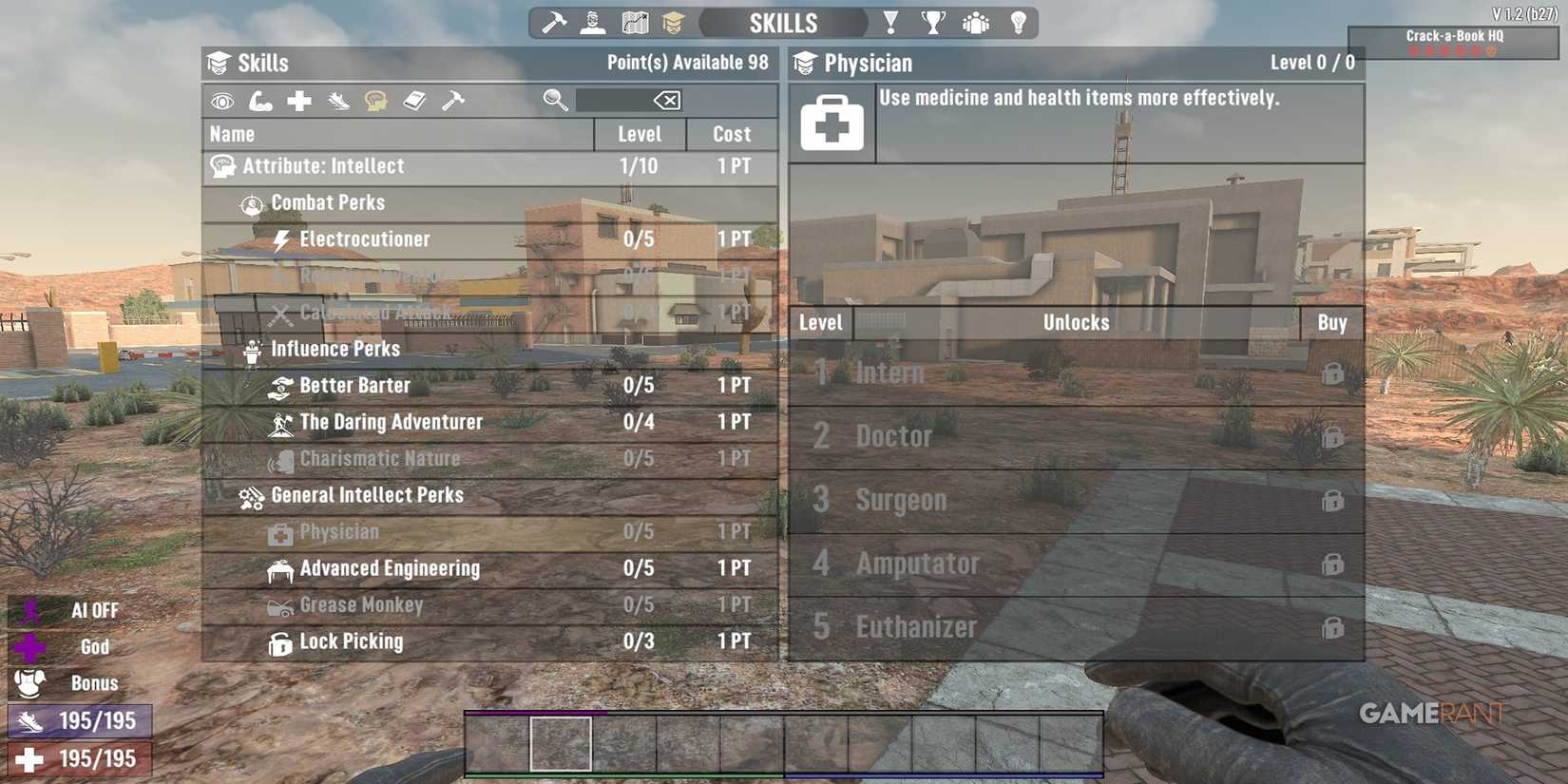This screenshot has width=1568, height=784.
Task: Select the Better Barter perk
Action: click(x=354, y=385)
